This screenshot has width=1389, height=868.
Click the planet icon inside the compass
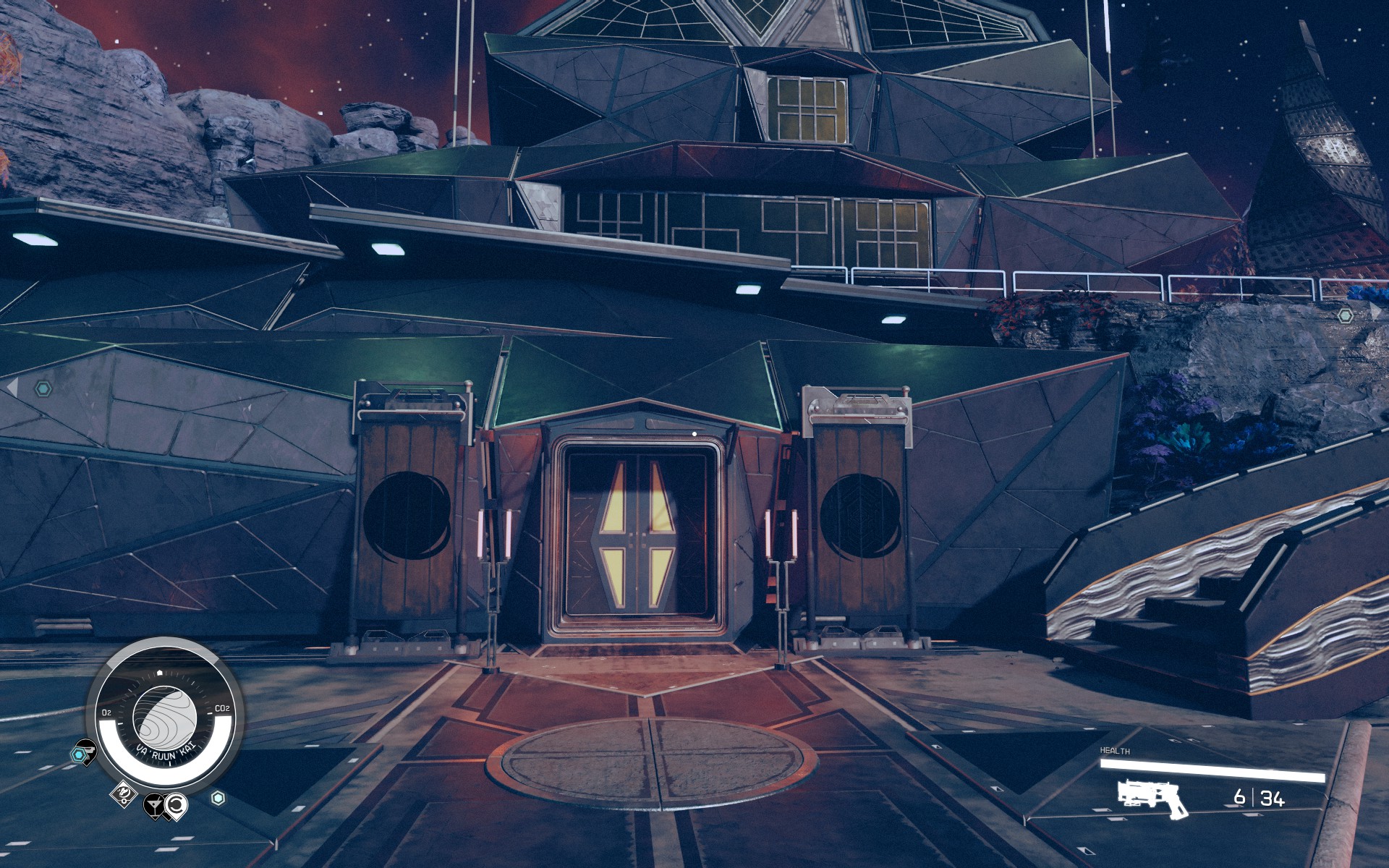tap(163, 716)
